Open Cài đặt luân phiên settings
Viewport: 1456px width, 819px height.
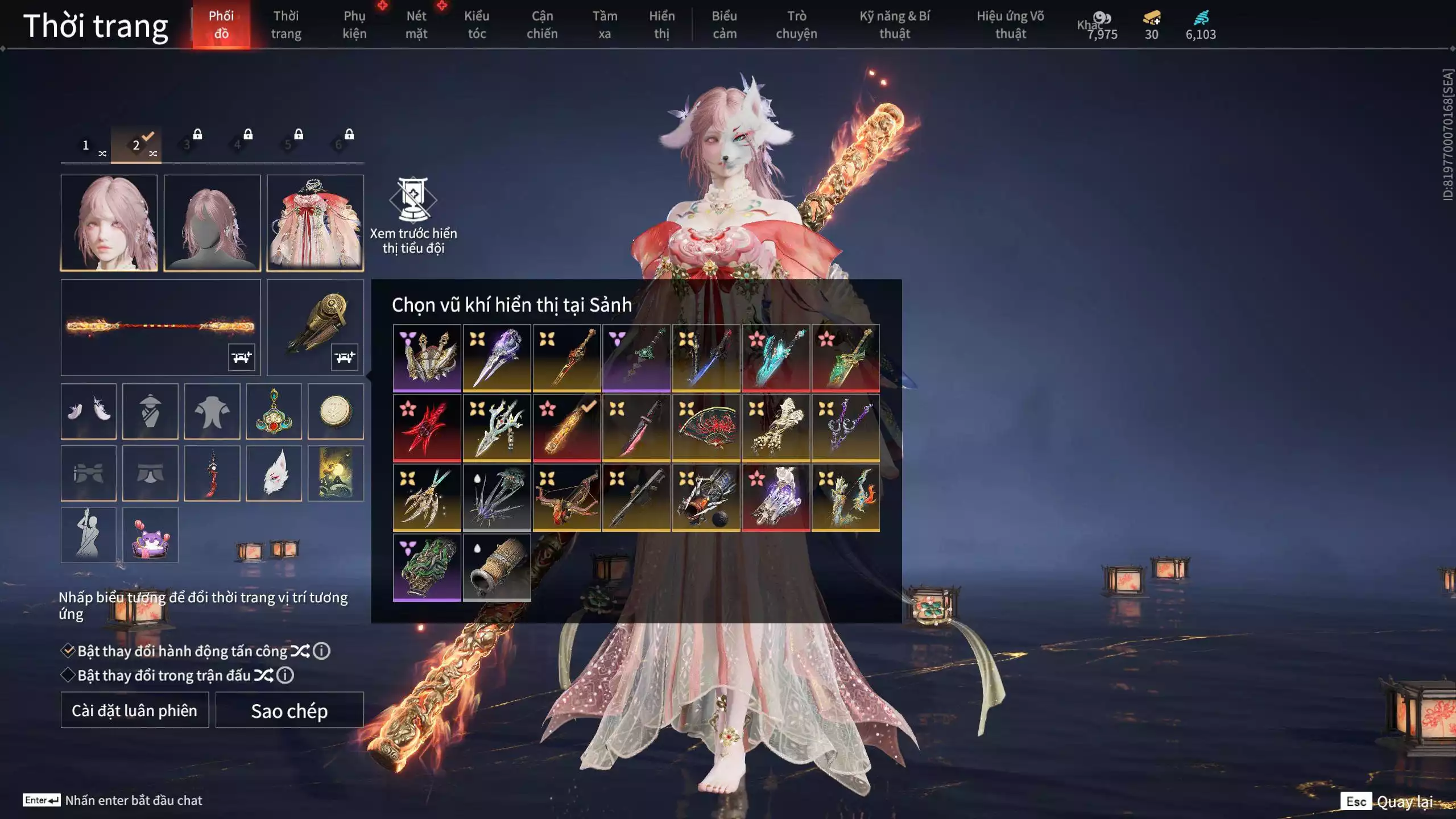(x=135, y=710)
